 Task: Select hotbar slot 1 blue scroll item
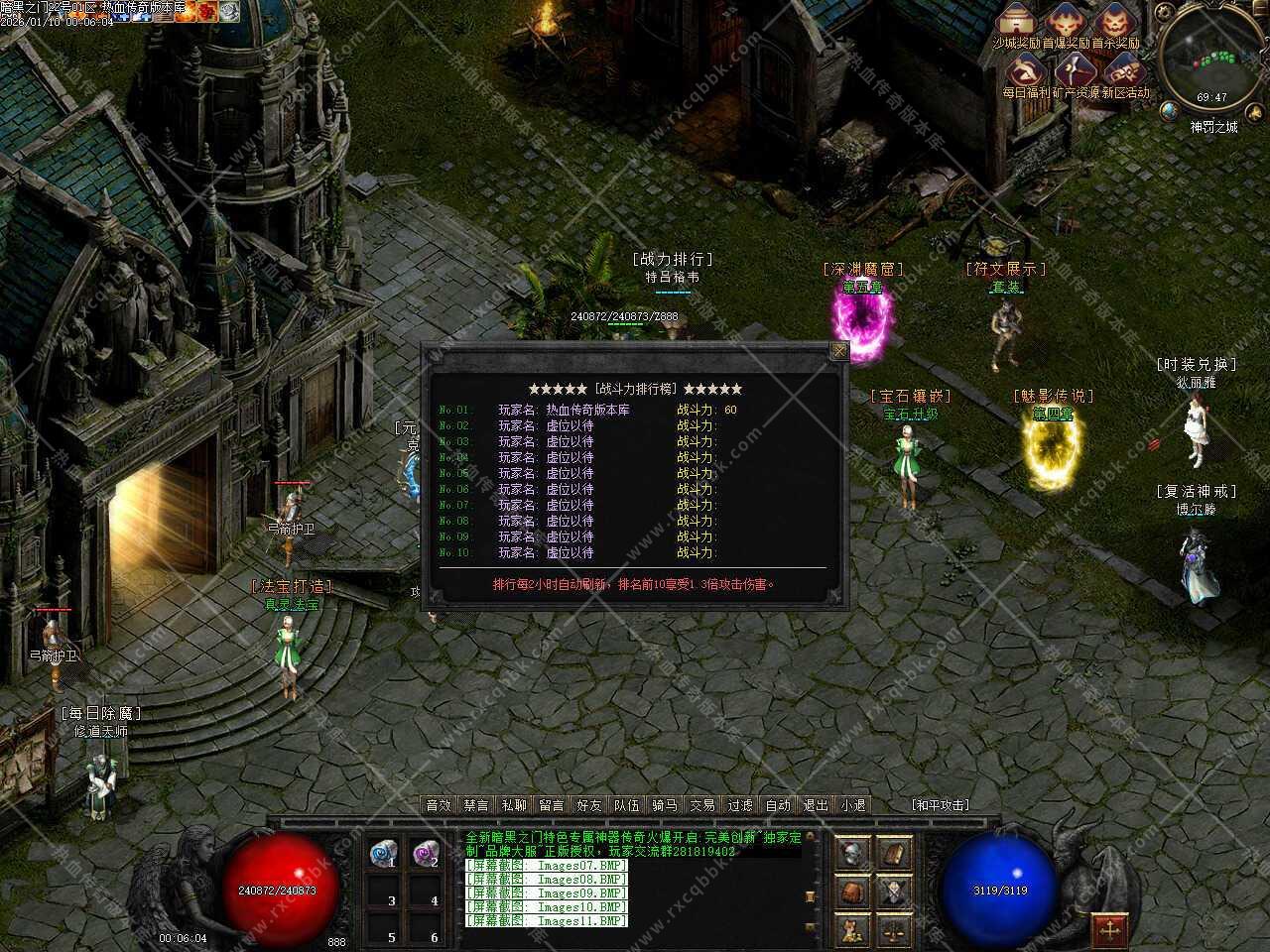pos(383,853)
